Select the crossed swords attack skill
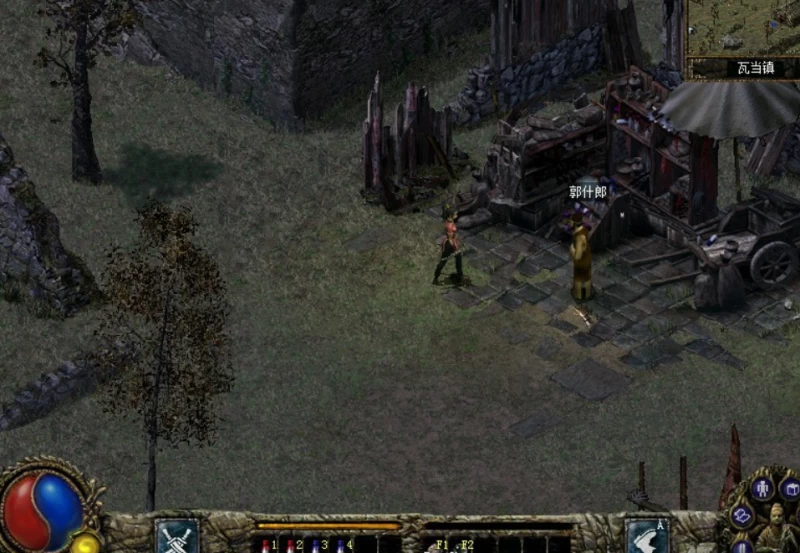 177,536
